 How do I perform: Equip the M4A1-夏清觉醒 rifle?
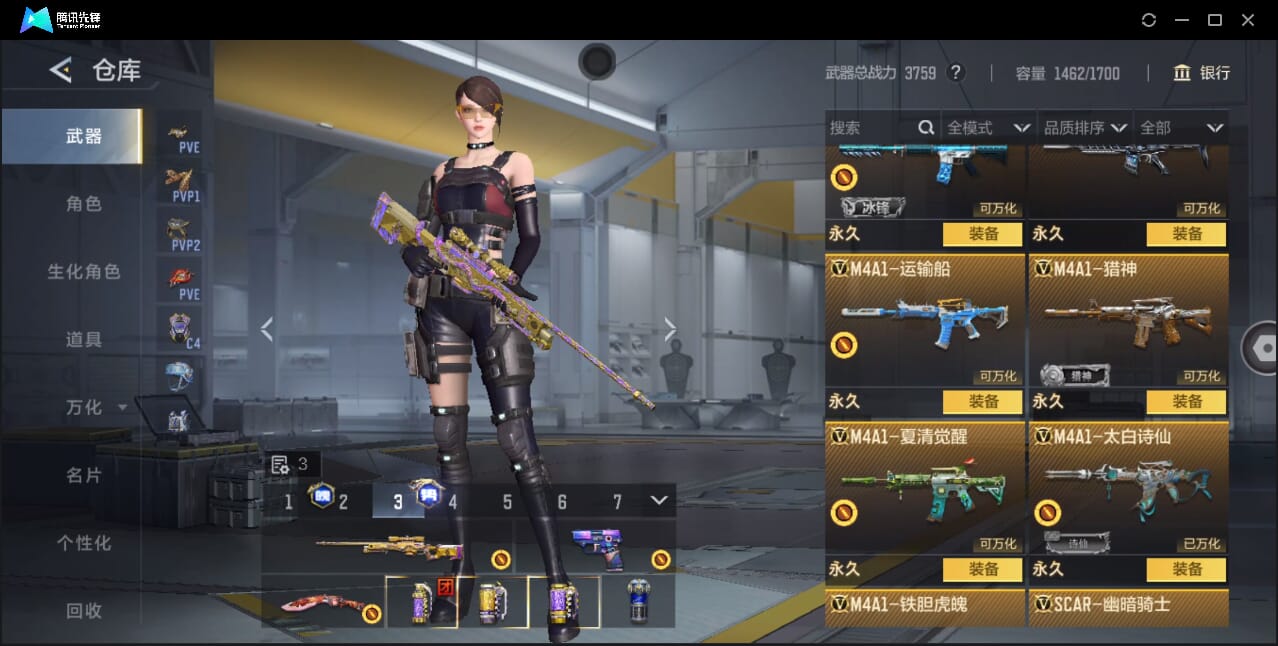click(982, 569)
